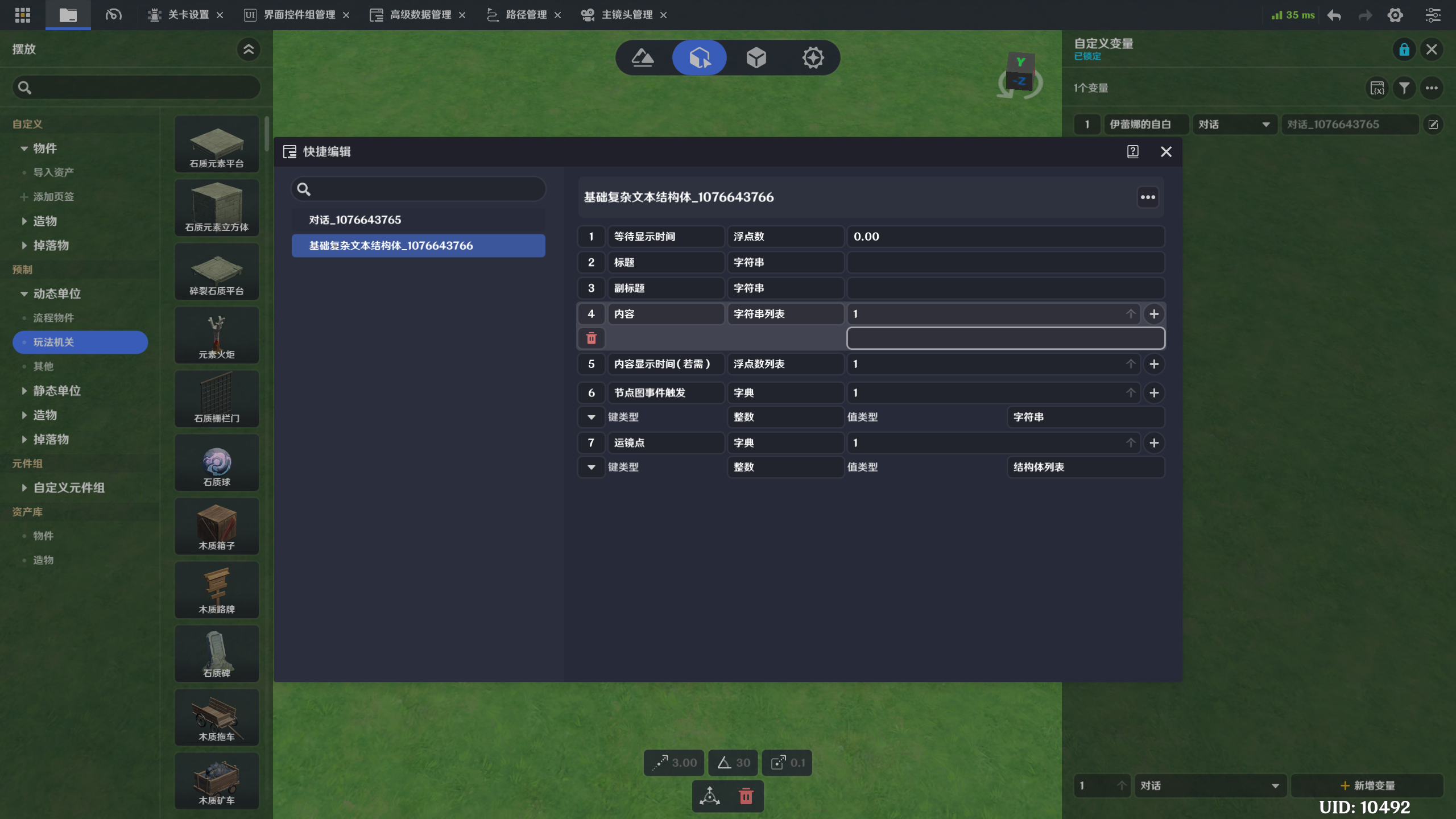Image resolution: width=1456 pixels, height=819 pixels.
Task: Close the 主镜头管理 tab
Action: [663, 15]
